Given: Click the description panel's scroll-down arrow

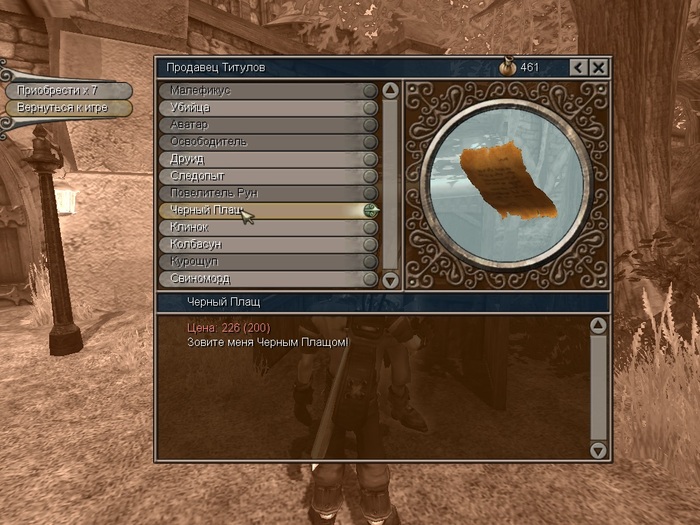Looking at the screenshot, I should click(598, 451).
